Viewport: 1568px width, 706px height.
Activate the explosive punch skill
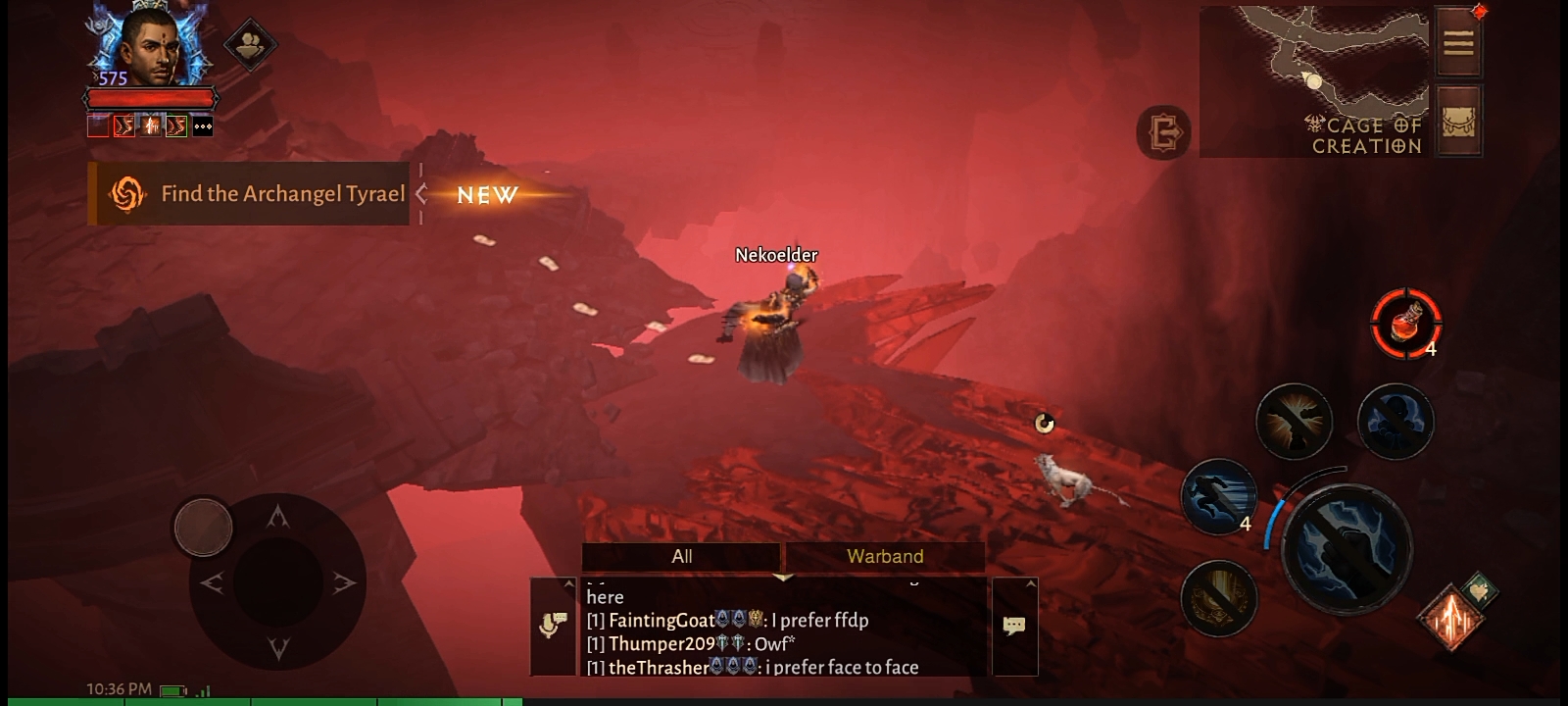[x=1294, y=422]
